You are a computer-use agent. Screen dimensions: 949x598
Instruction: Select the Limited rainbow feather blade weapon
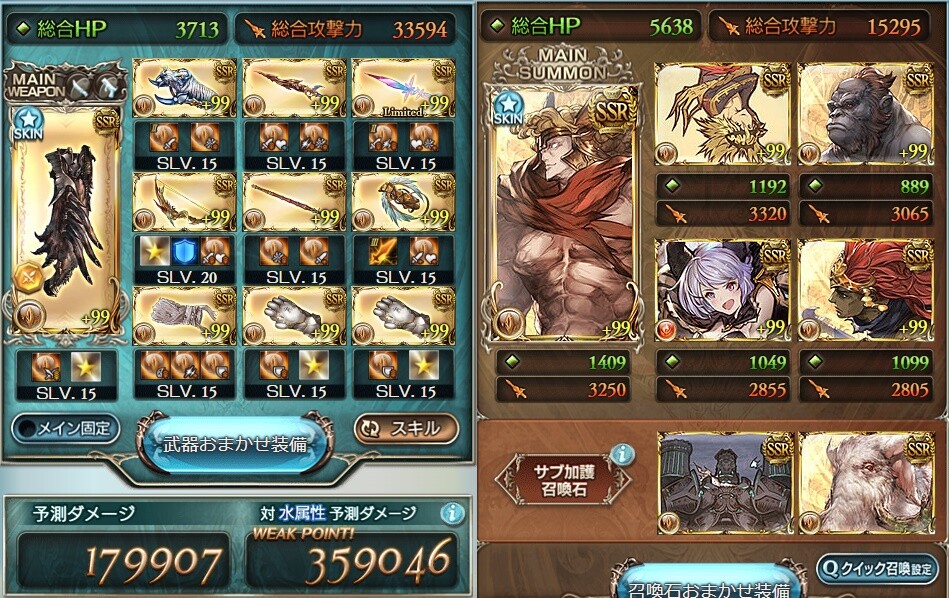click(x=403, y=90)
